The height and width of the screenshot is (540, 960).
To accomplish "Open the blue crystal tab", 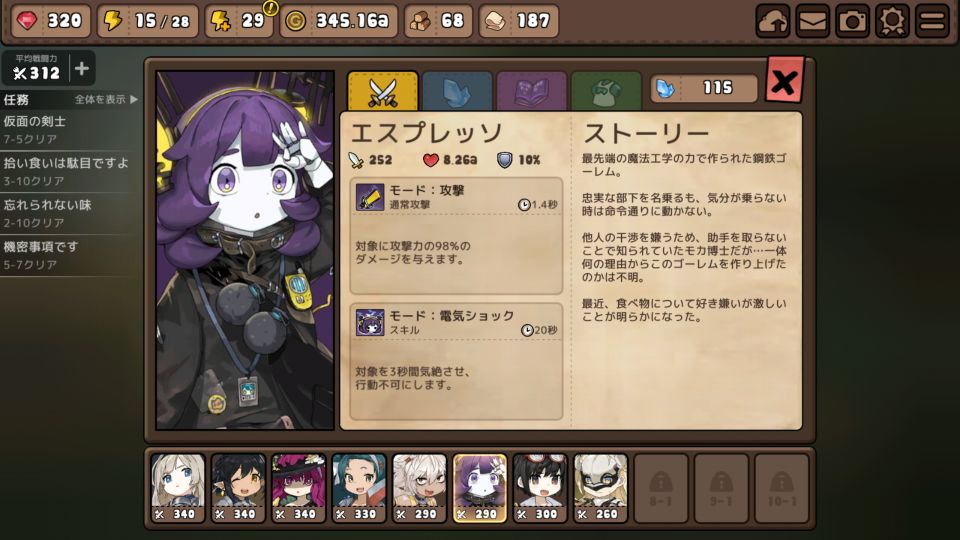I will (457, 90).
